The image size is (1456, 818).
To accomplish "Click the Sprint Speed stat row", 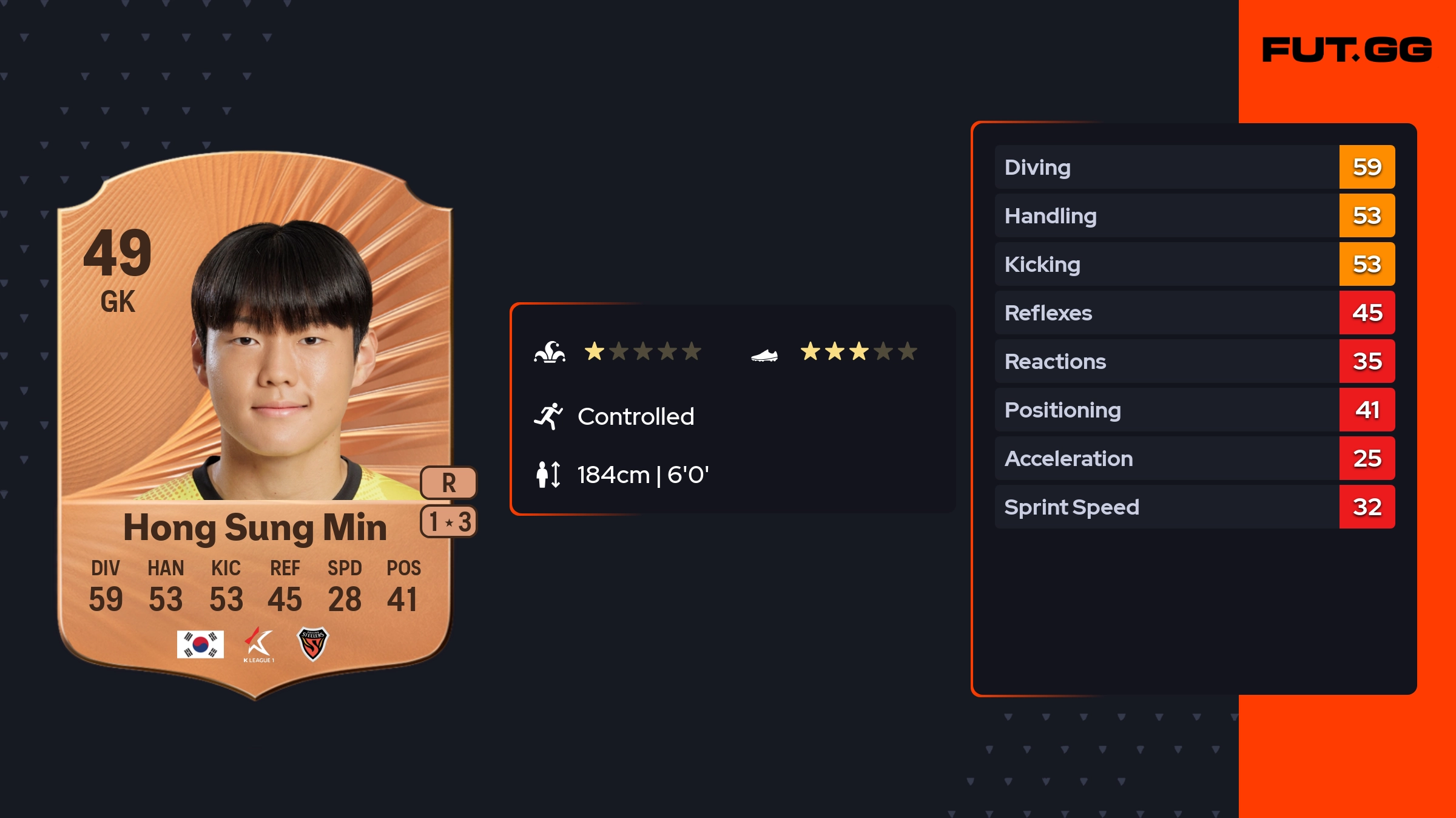I will coord(1194,507).
